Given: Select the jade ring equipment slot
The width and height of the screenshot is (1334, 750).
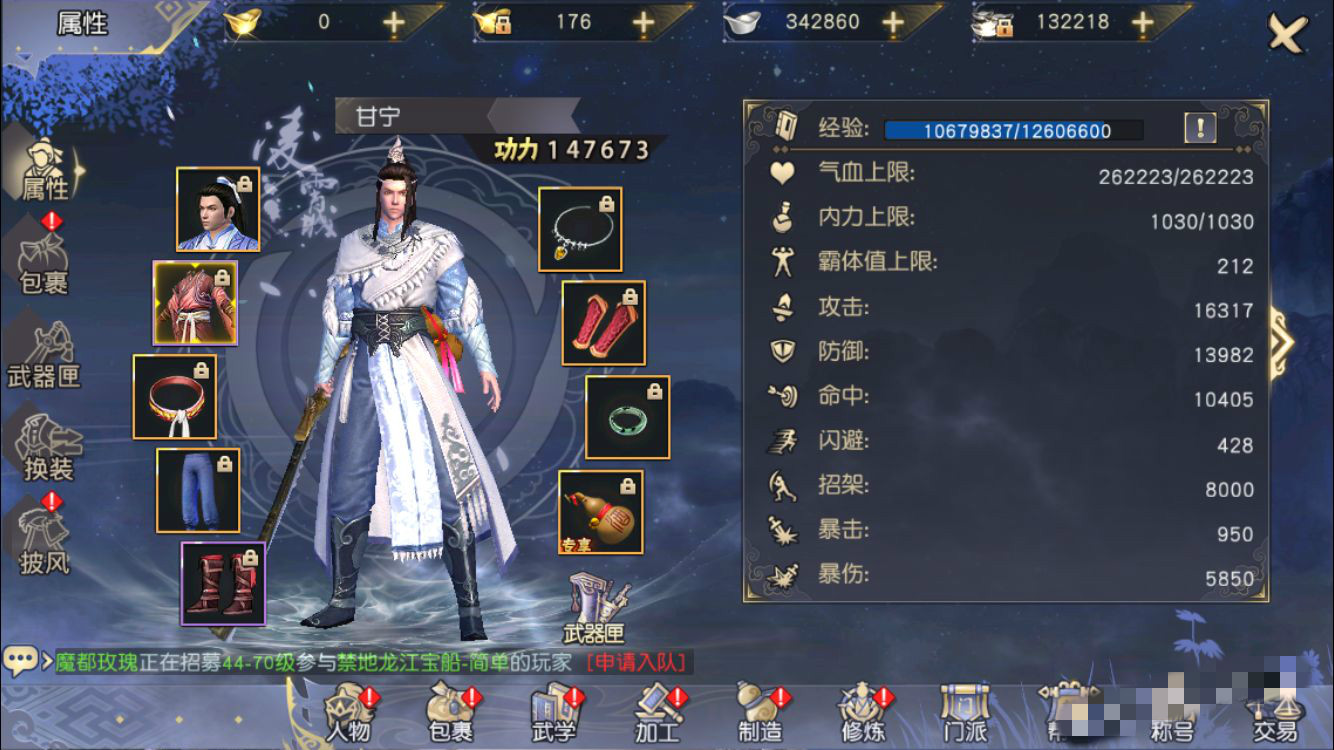Looking at the screenshot, I should coord(627,417).
